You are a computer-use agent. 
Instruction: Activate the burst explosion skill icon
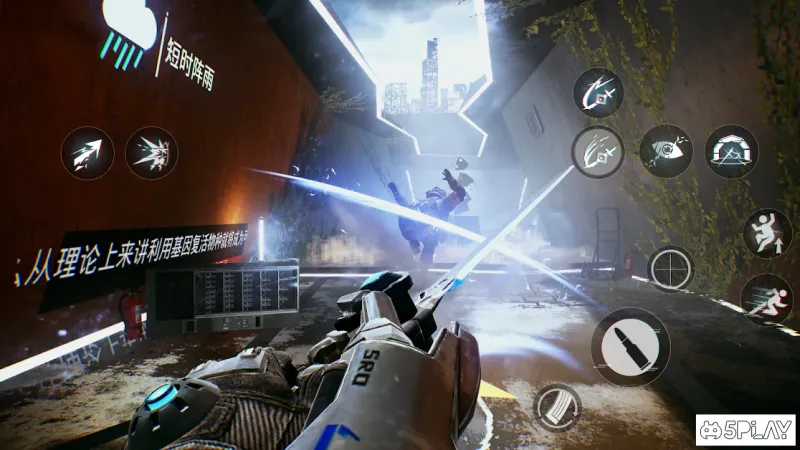coord(152,153)
